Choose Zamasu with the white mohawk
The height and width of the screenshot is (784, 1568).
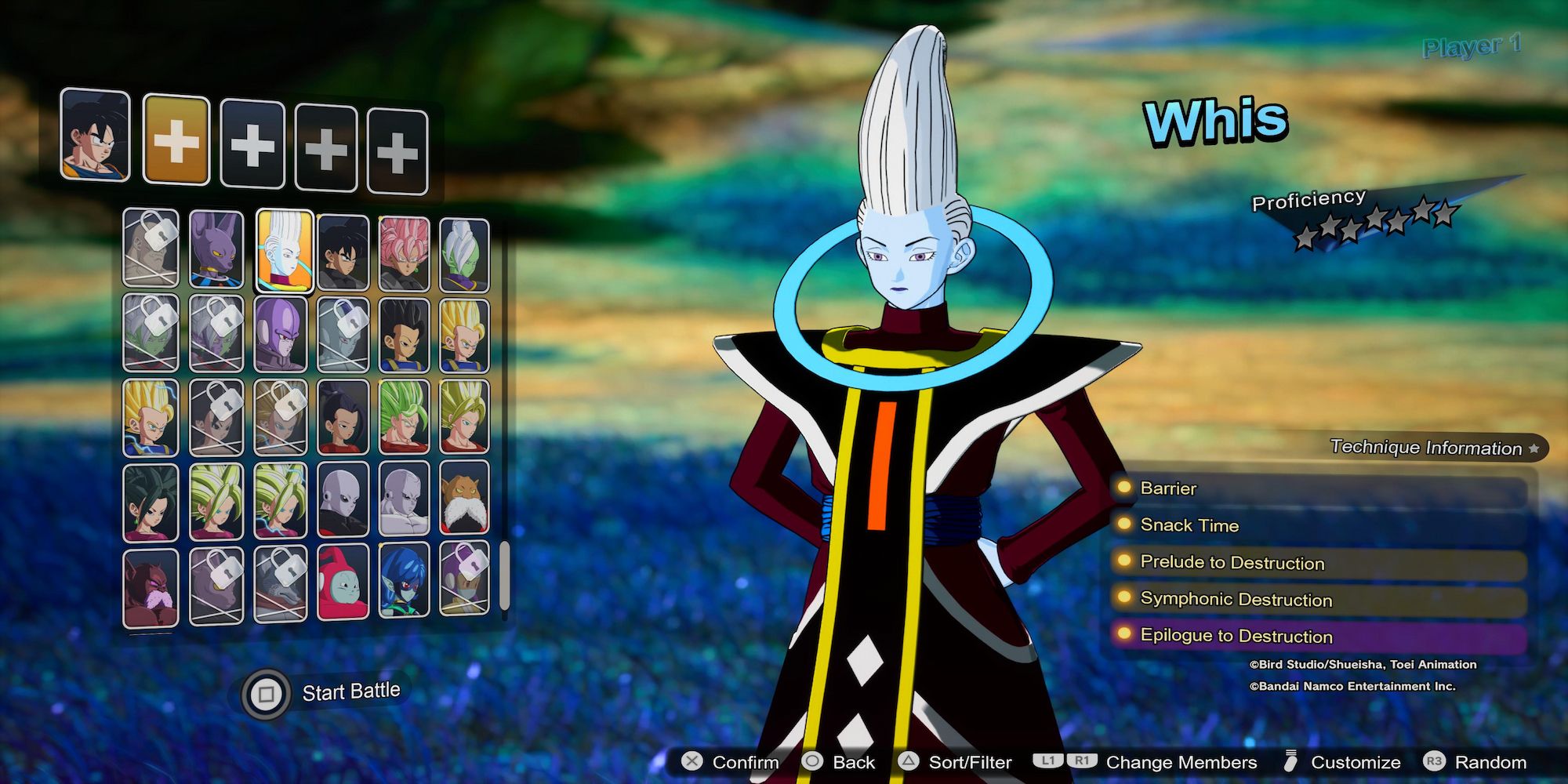pyautogui.click(x=464, y=255)
